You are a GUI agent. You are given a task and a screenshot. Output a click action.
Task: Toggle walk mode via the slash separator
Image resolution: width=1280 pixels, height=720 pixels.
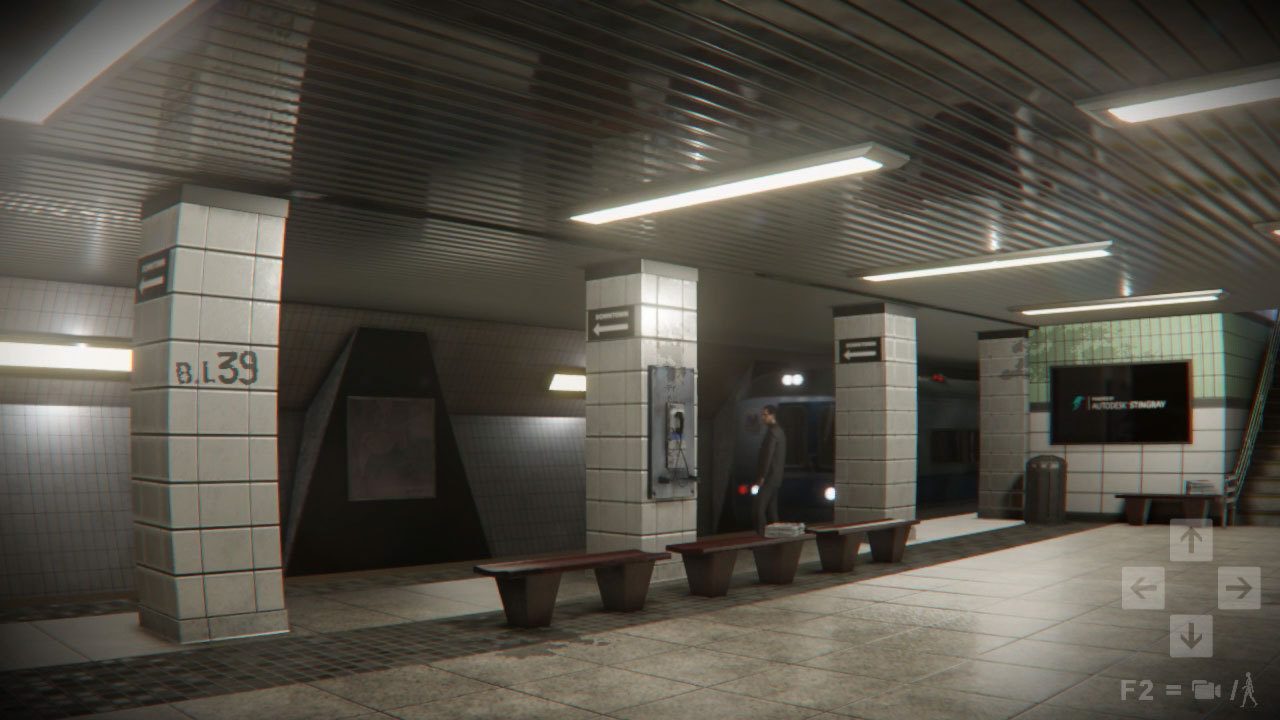coord(1234,688)
